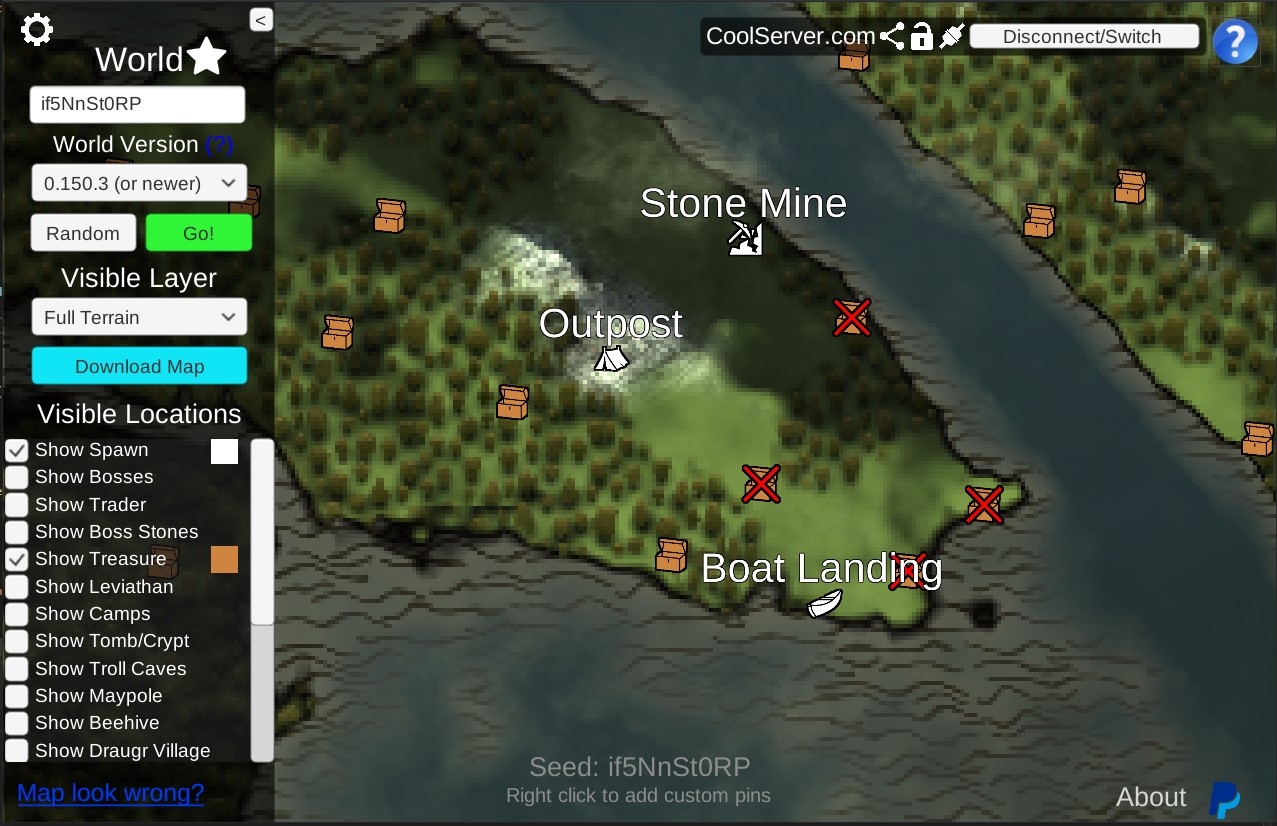The image size is (1277, 826).
Task: Collapse the side panel with the arrow button
Action: pos(261,20)
